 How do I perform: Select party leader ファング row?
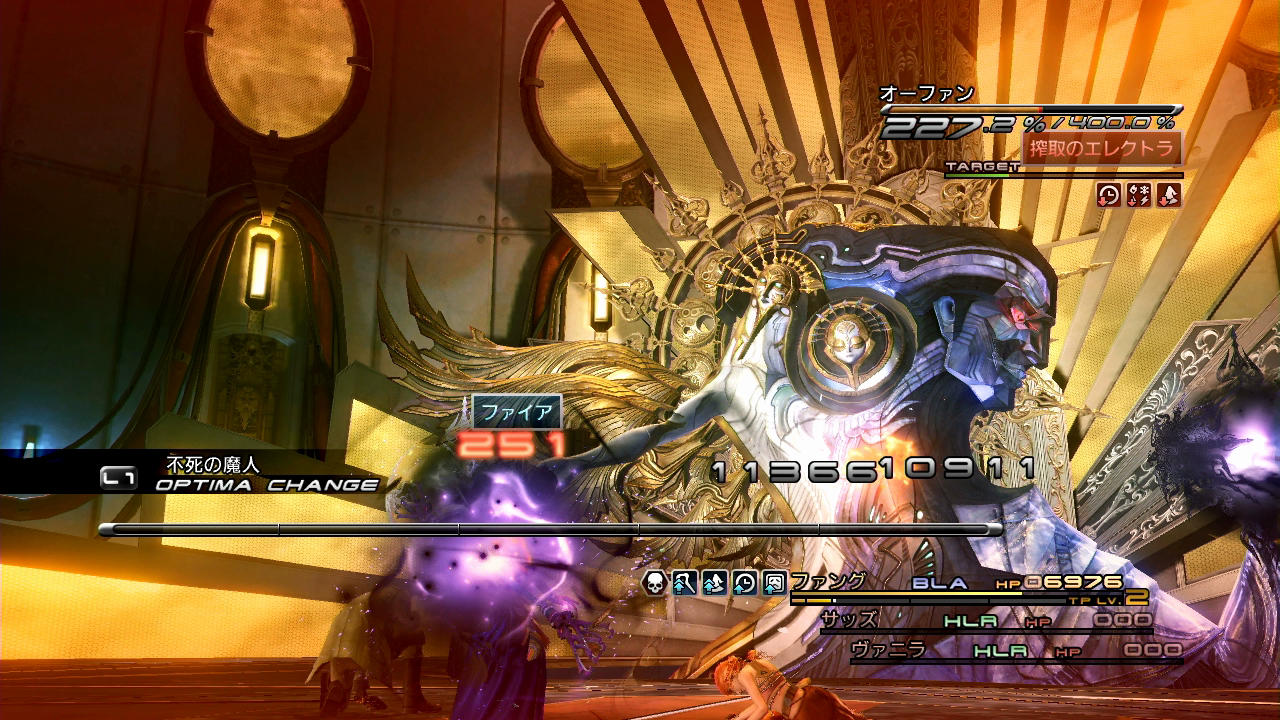point(828,582)
